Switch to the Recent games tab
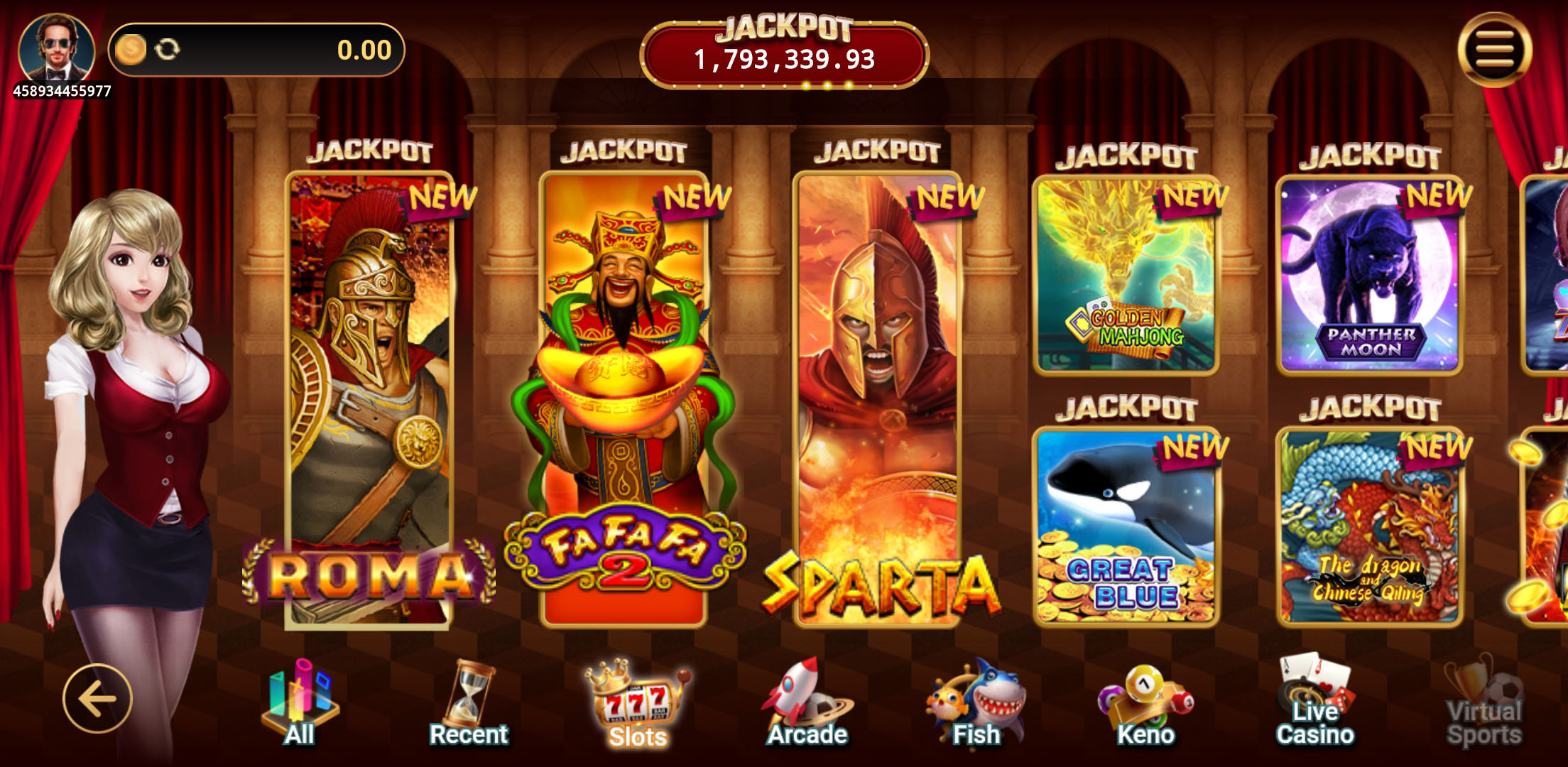1568x767 pixels. point(469,705)
